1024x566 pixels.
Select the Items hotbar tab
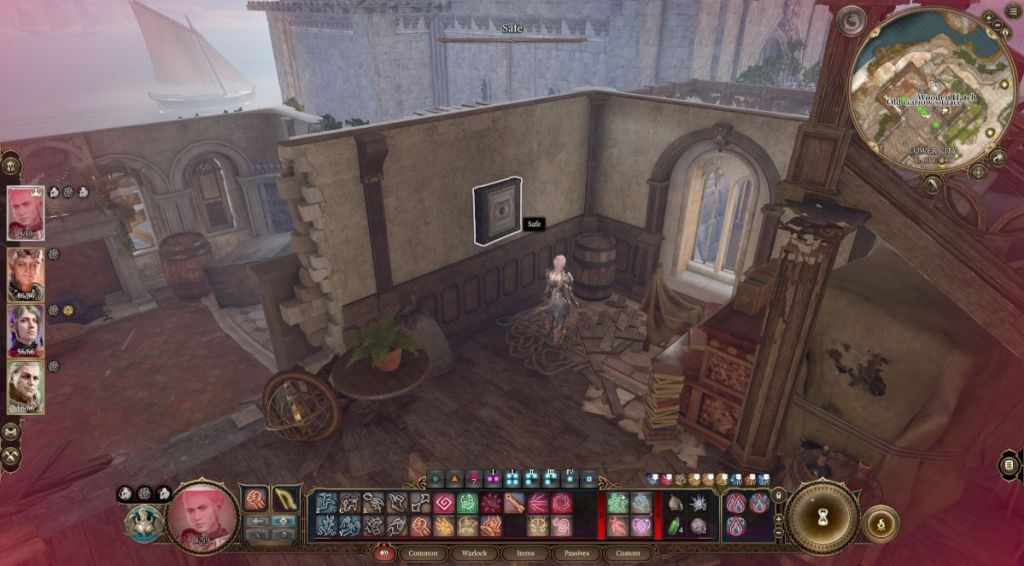525,553
